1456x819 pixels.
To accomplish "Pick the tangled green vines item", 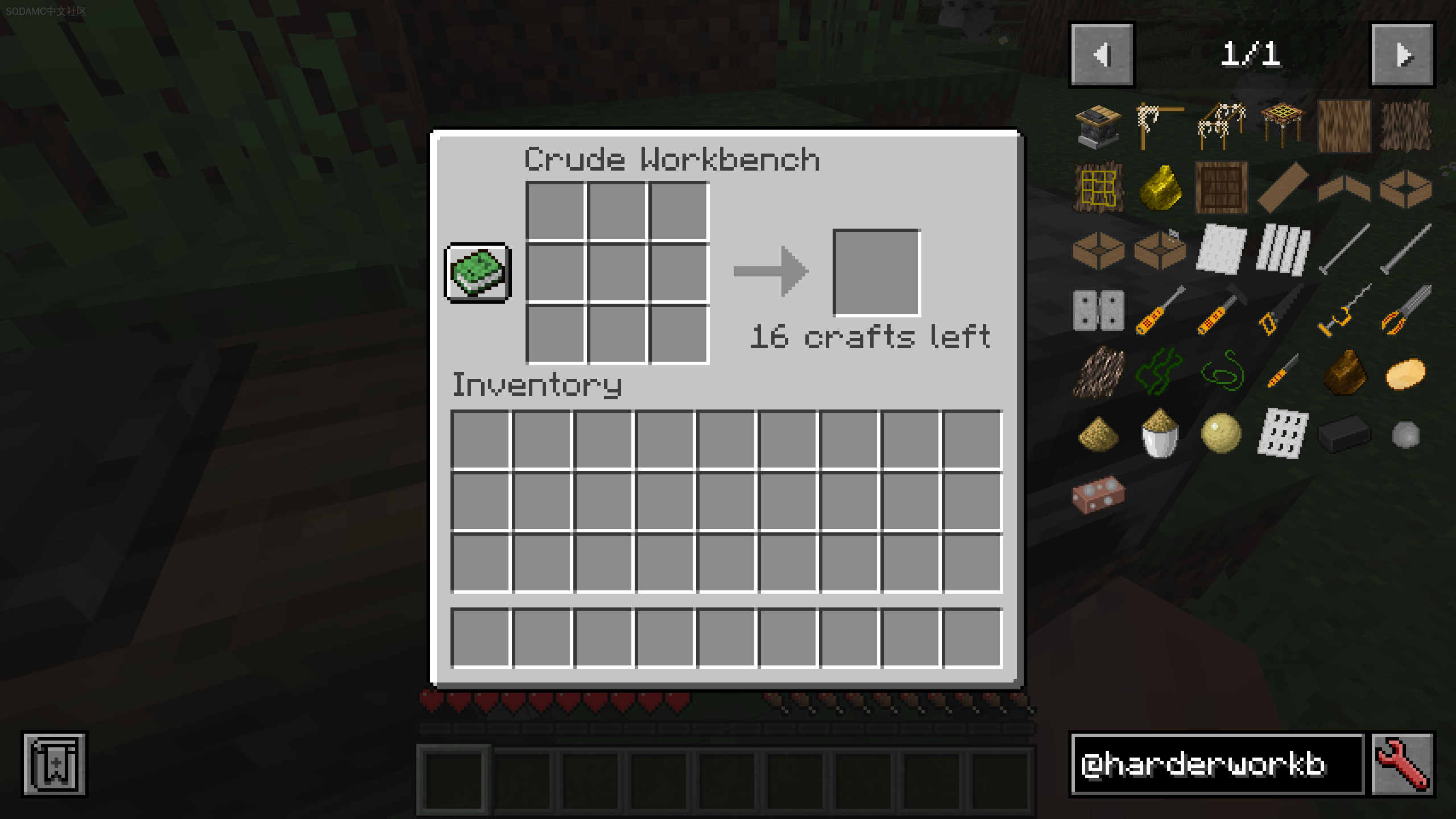I will [x=1159, y=372].
